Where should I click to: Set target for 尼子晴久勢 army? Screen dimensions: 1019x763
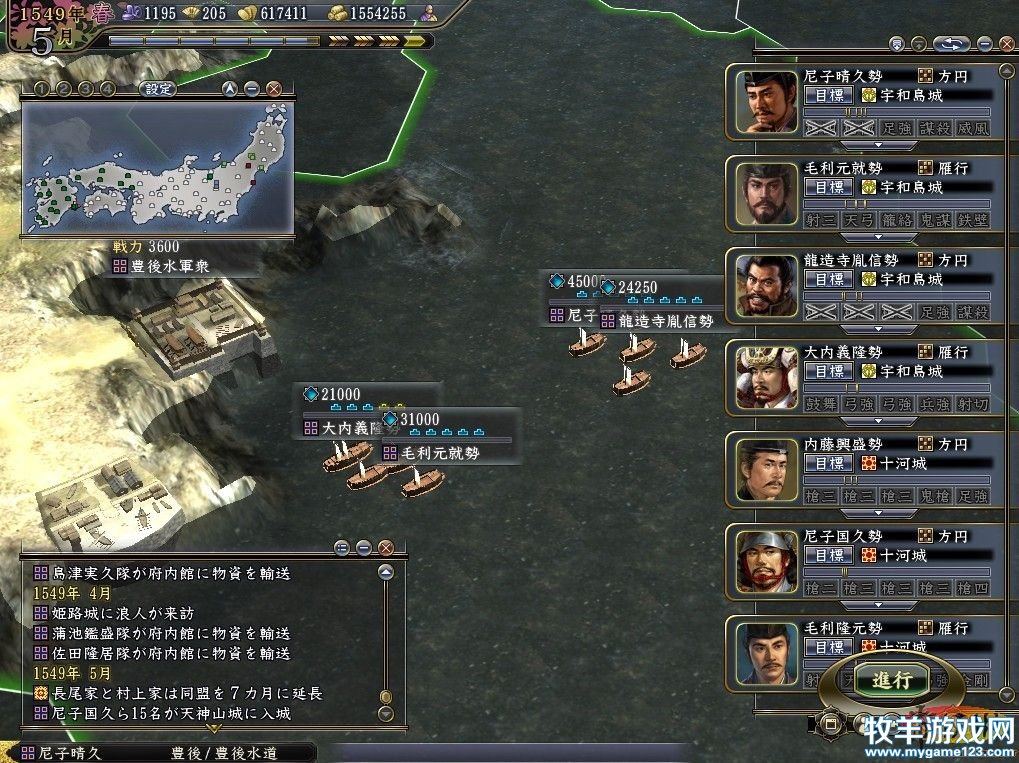click(x=829, y=95)
